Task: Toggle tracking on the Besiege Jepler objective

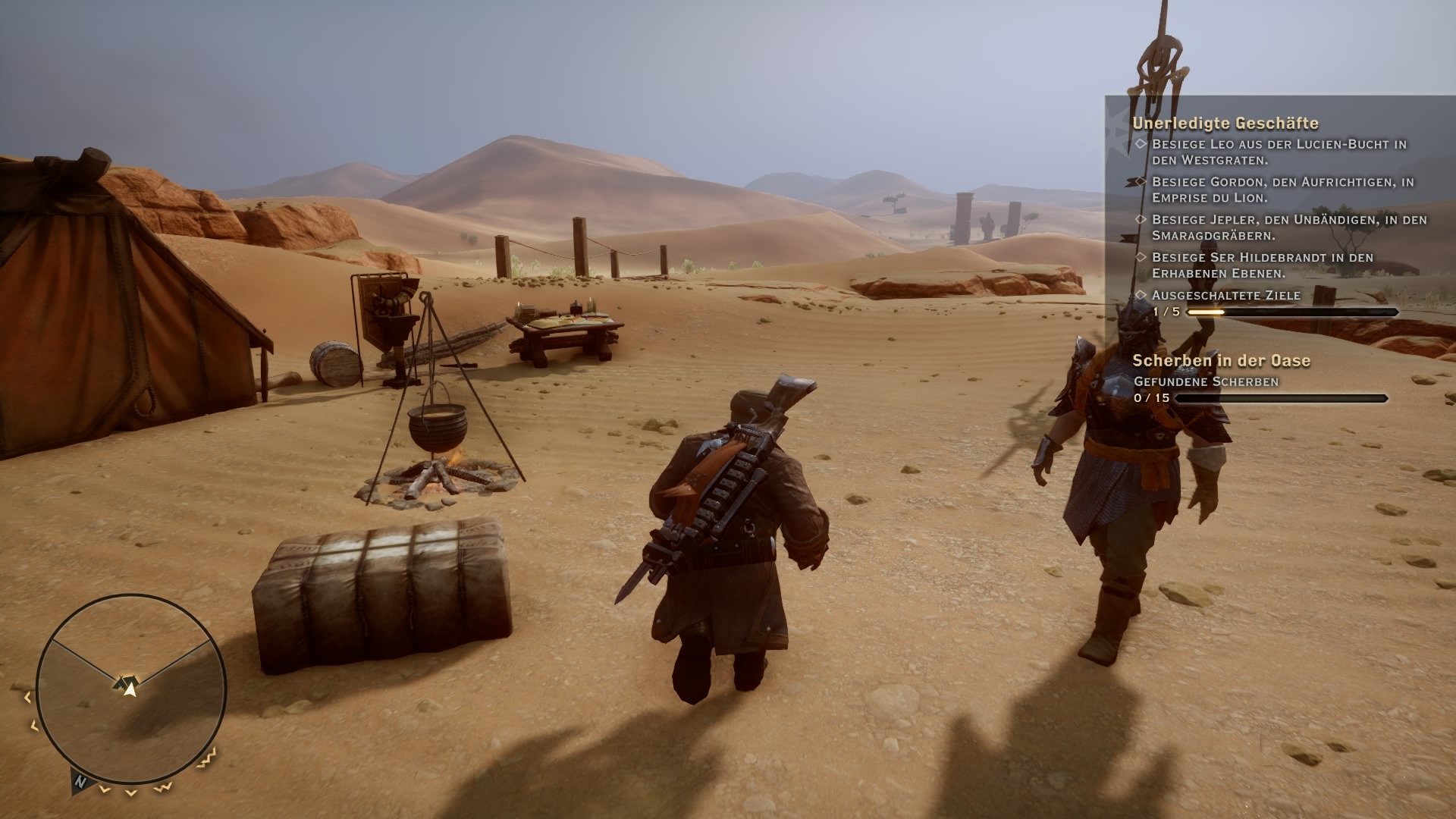Action: pyautogui.click(x=1141, y=218)
